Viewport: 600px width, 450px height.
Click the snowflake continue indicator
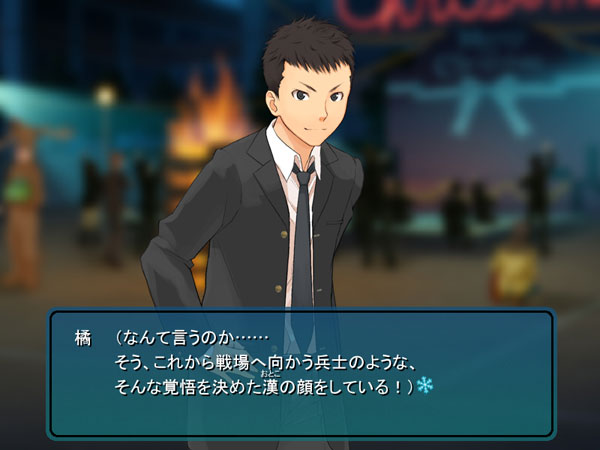click(x=425, y=385)
